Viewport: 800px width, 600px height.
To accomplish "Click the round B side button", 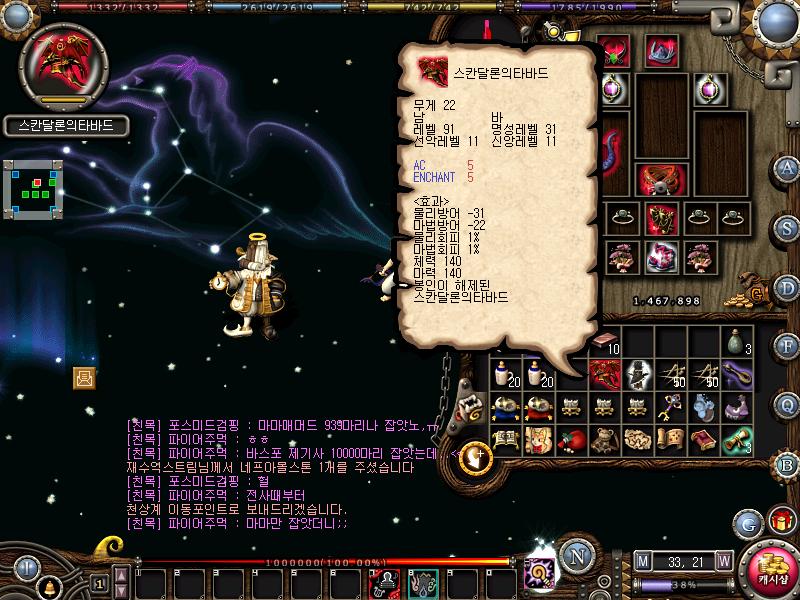I will (788, 465).
